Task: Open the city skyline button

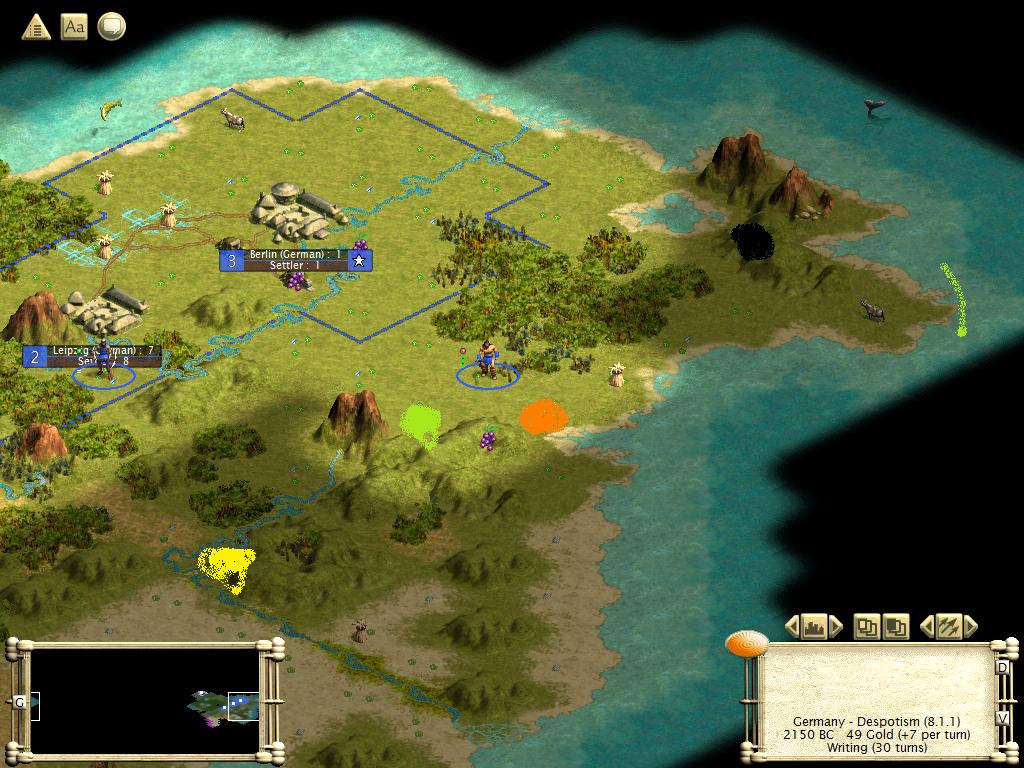Action: pyautogui.click(x=814, y=627)
